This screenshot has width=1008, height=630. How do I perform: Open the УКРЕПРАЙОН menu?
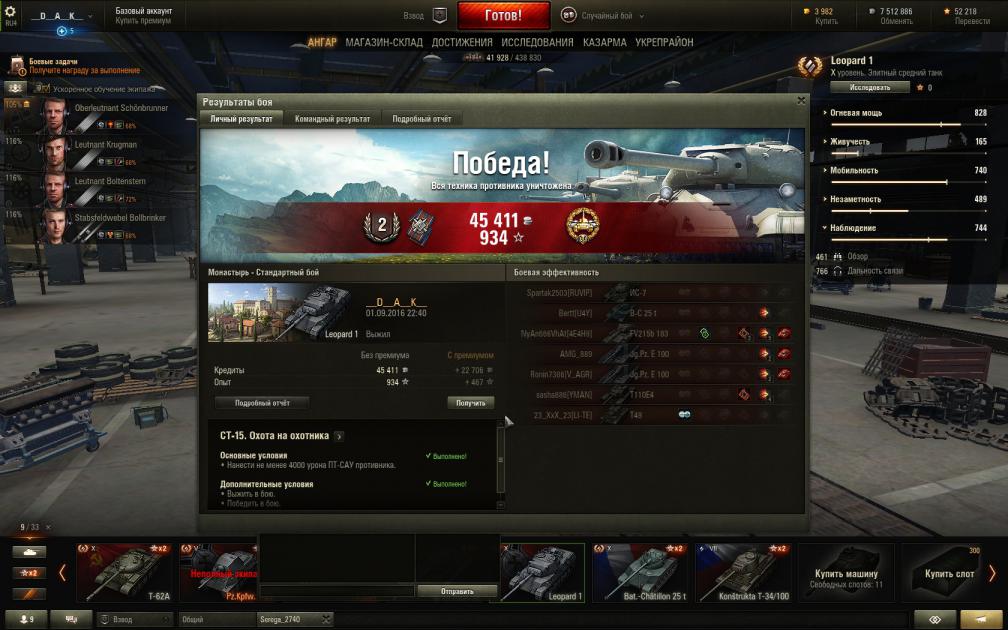click(664, 43)
